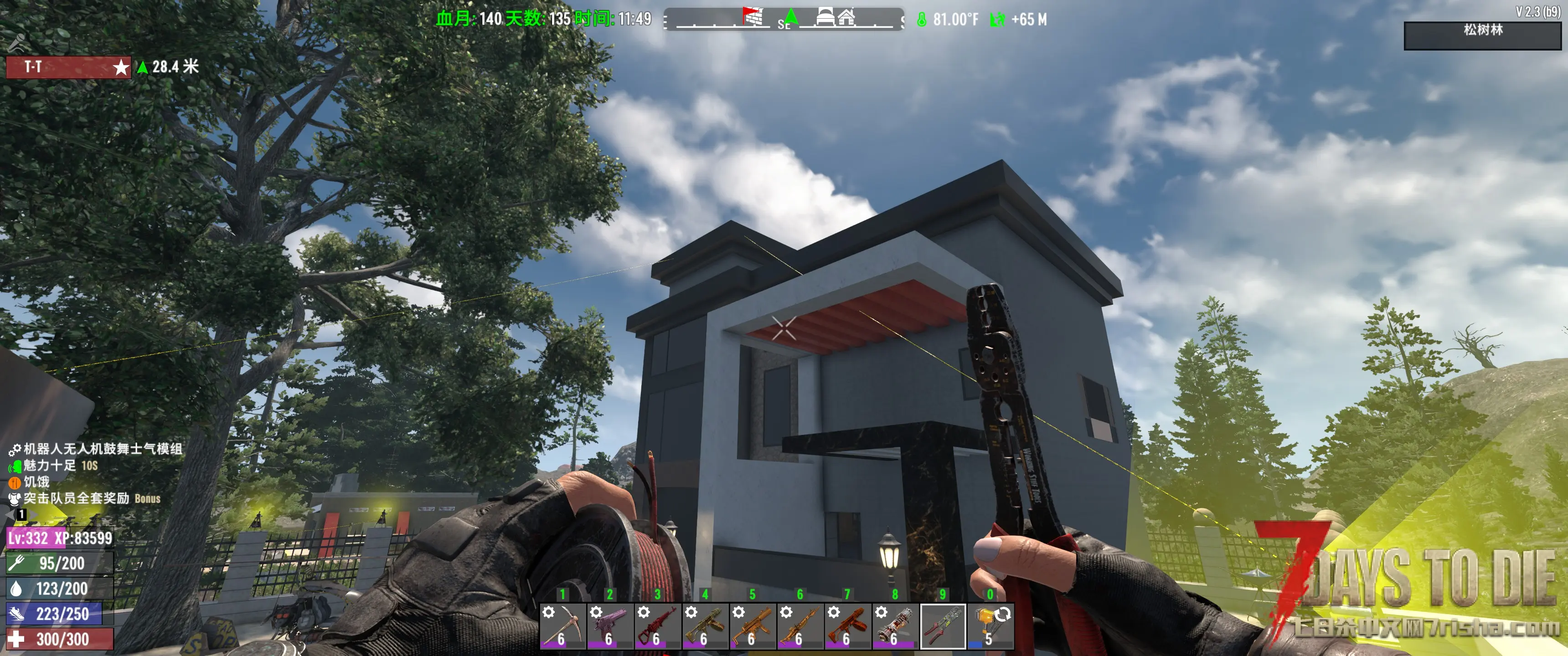Click the 突击队员全套奖励 Bonus buff

click(85, 499)
